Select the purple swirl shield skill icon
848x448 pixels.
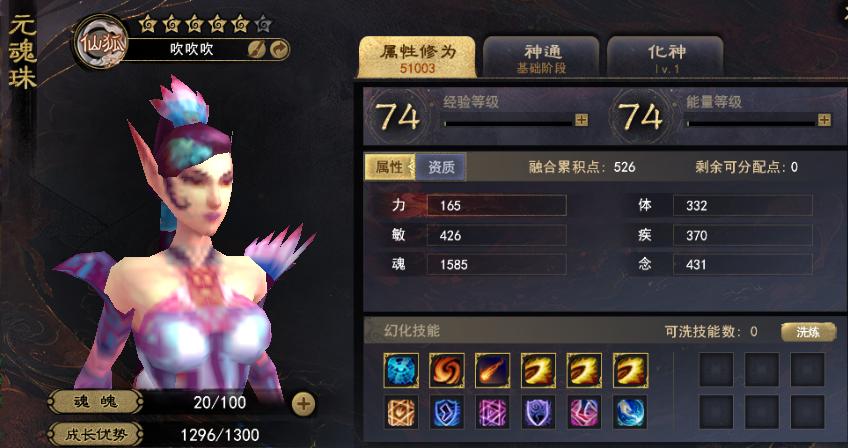click(x=538, y=411)
